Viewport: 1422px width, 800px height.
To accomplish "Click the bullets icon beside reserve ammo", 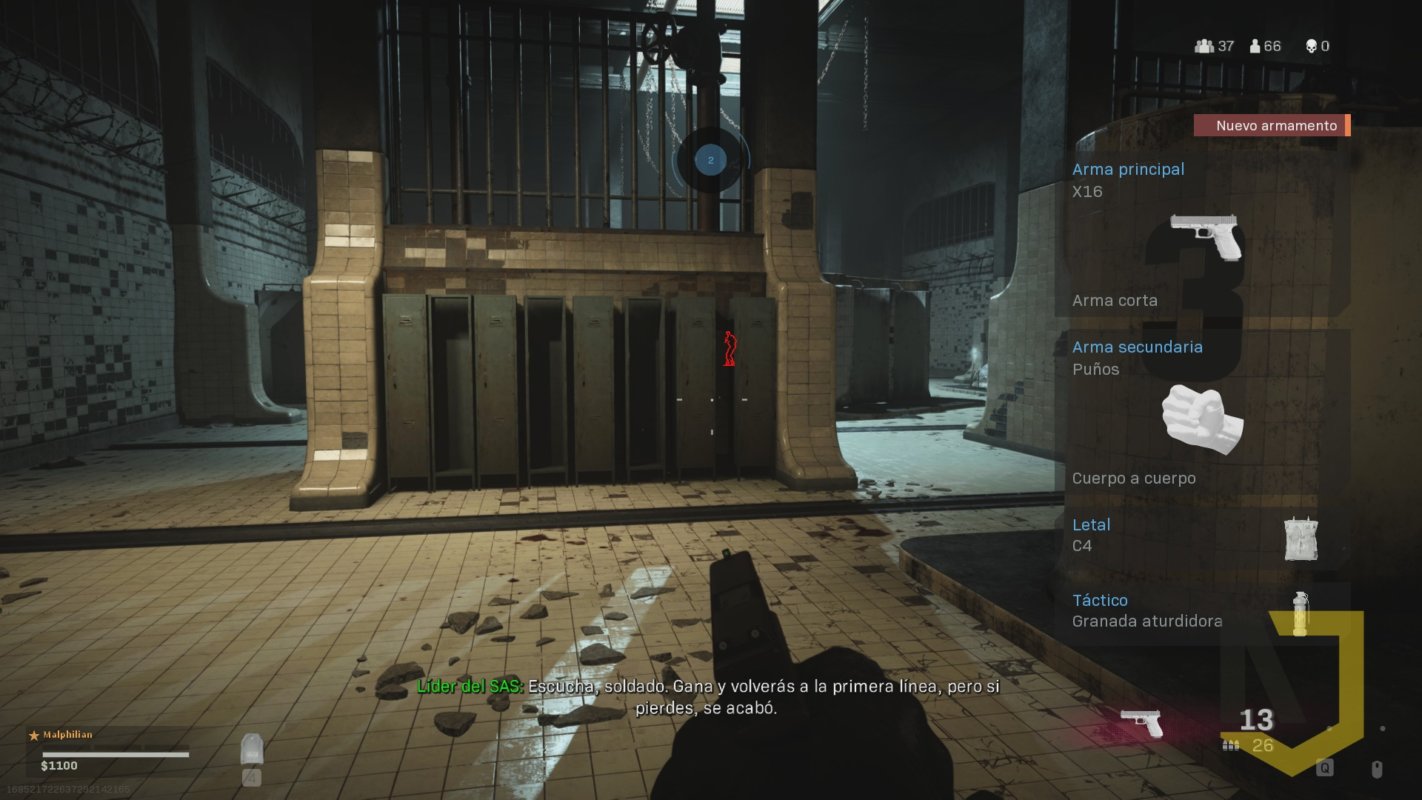I will point(1229,745).
